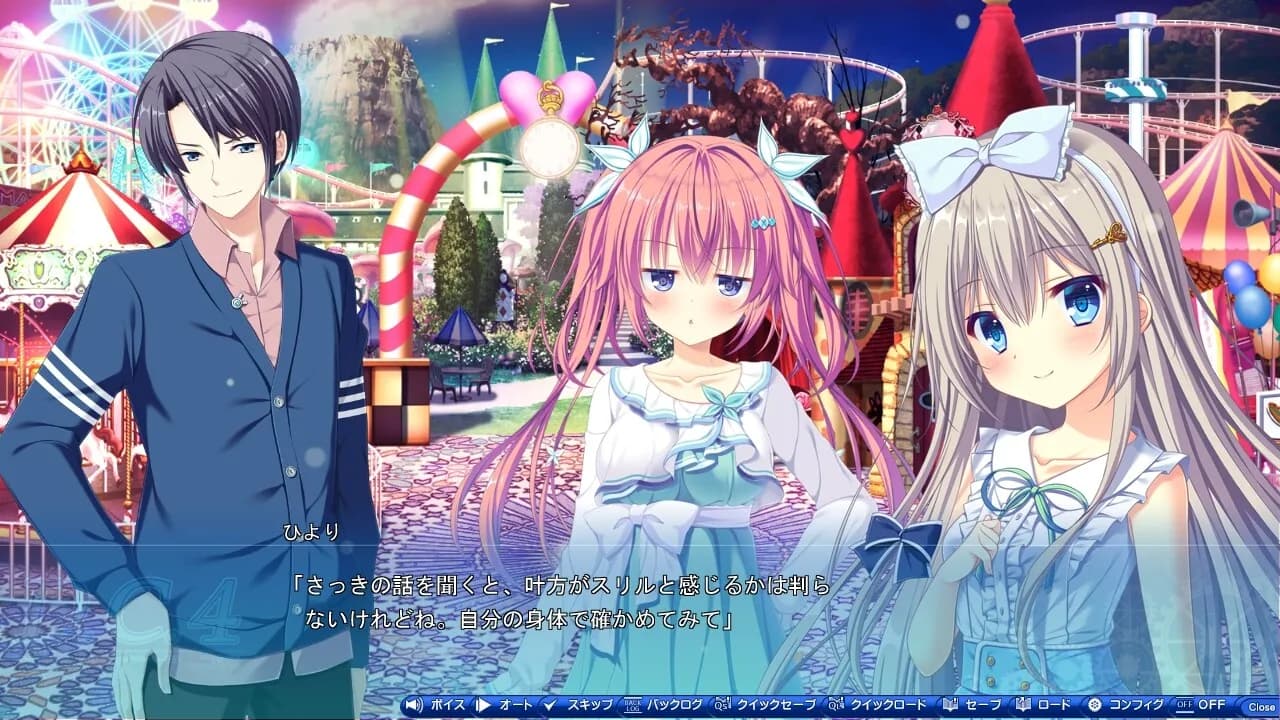This screenshot has width=1280, height=720.
Task: Open the ロード load screen
Action: [1053, 705]
